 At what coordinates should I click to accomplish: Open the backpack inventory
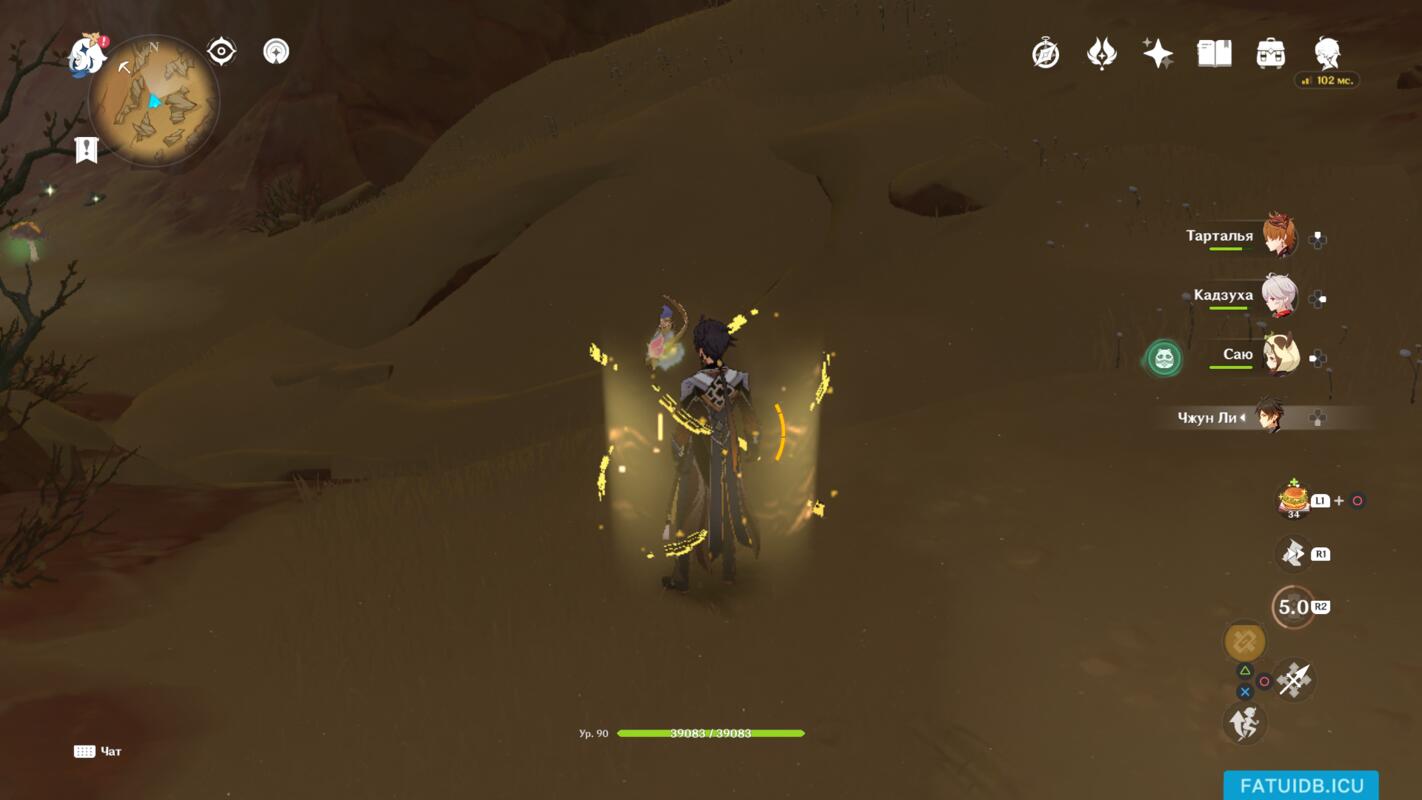click(x=1270, y=53)
